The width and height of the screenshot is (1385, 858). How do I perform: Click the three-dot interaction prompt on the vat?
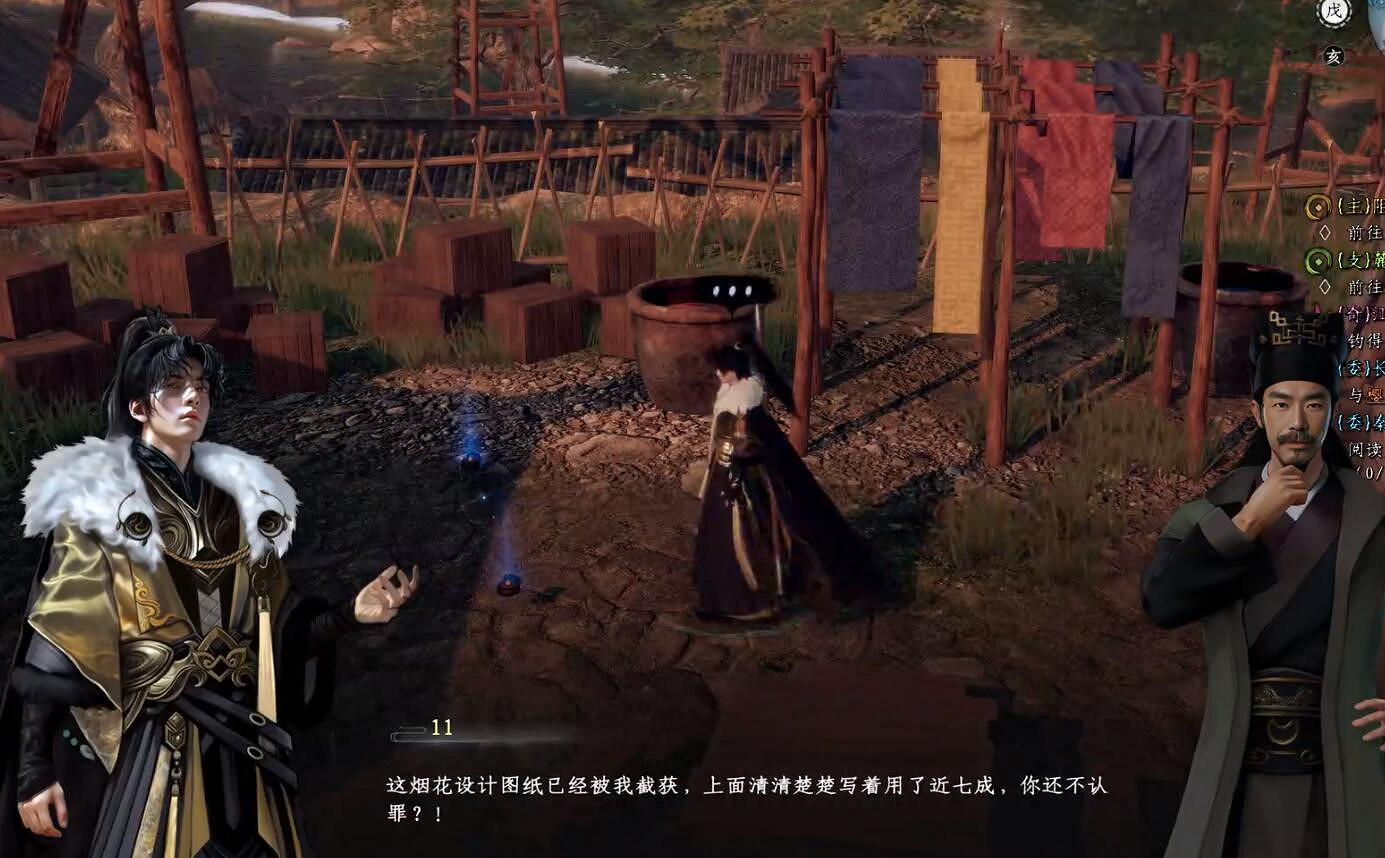point(732,290)
